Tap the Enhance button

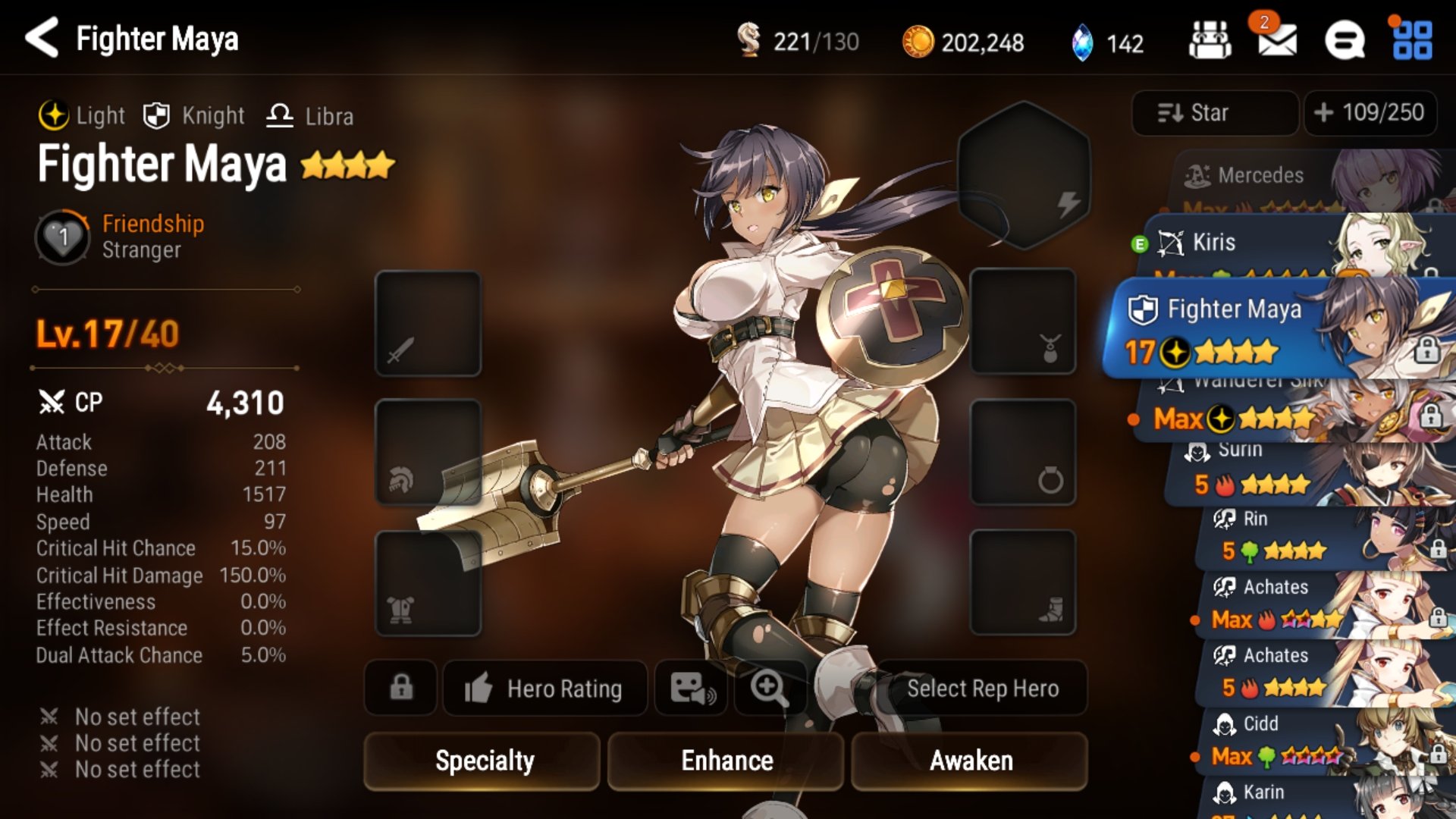pyautogui.click(x=726, y=761)
